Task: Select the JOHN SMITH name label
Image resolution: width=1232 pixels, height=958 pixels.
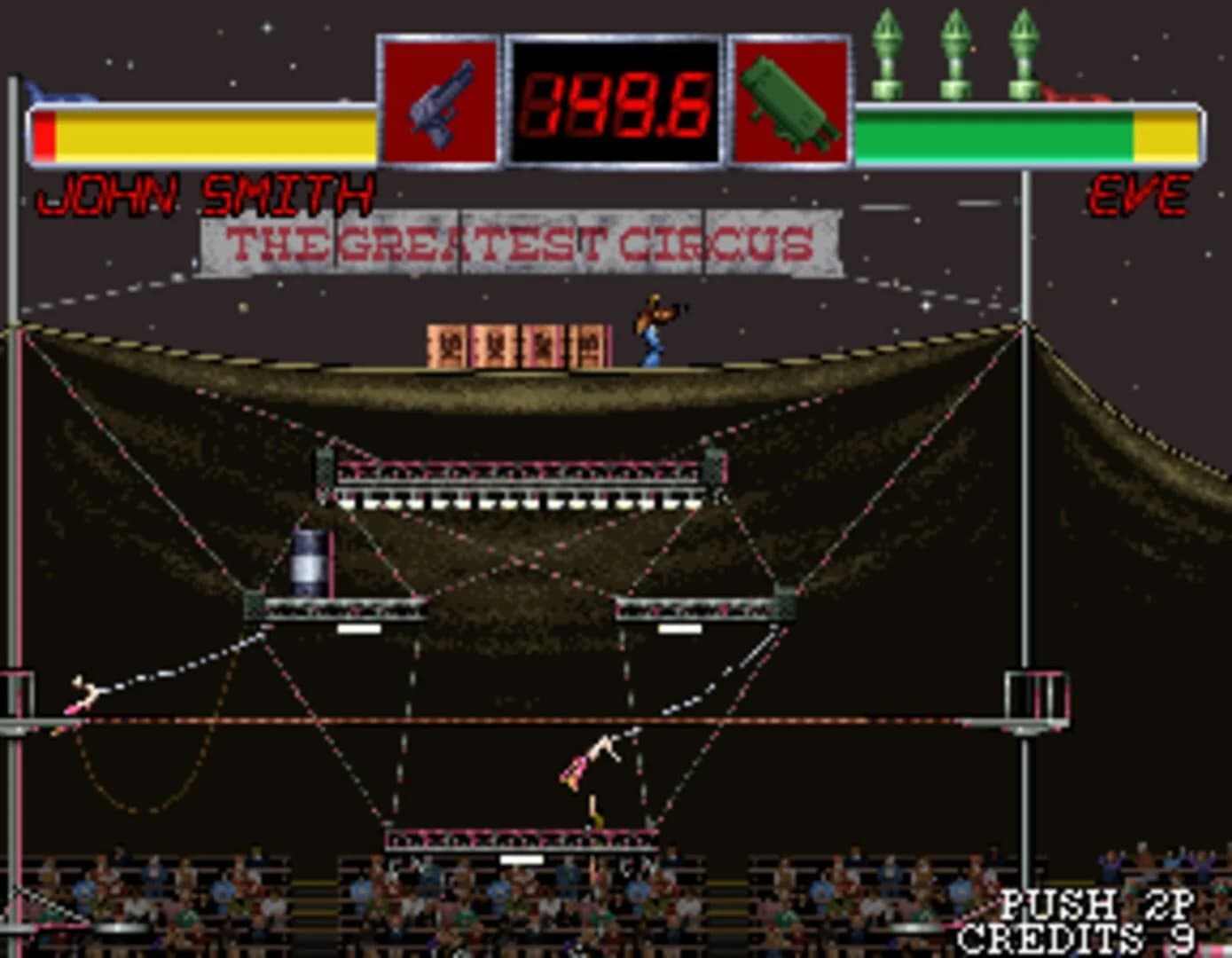Action: 208,192
